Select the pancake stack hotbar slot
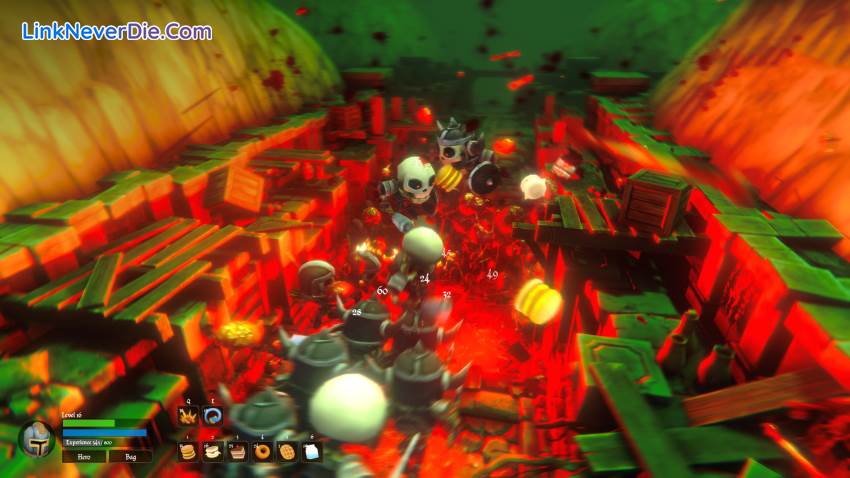This screenshot has height=478, width=850. point(187,451)
